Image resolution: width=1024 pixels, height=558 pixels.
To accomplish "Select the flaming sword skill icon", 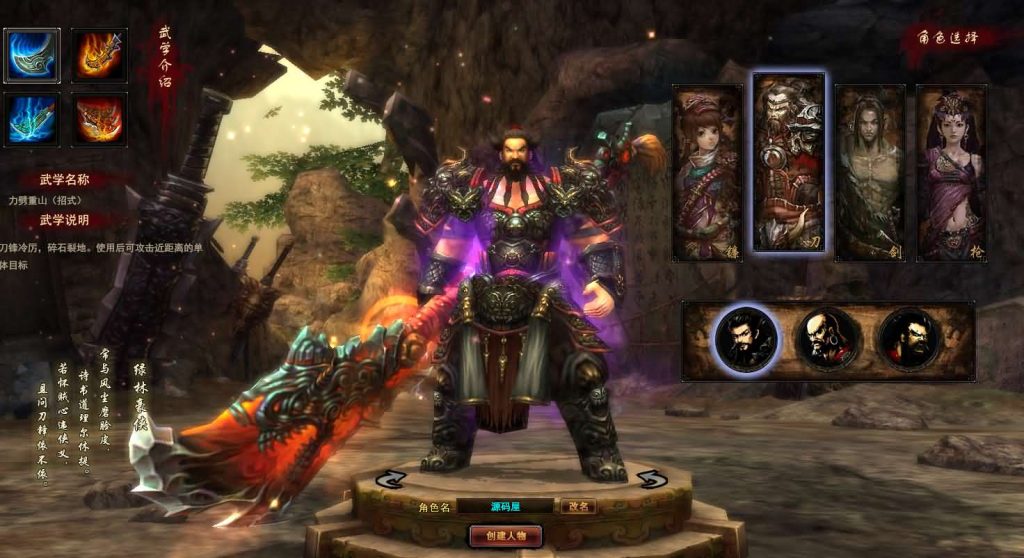I will pos(99,55).
